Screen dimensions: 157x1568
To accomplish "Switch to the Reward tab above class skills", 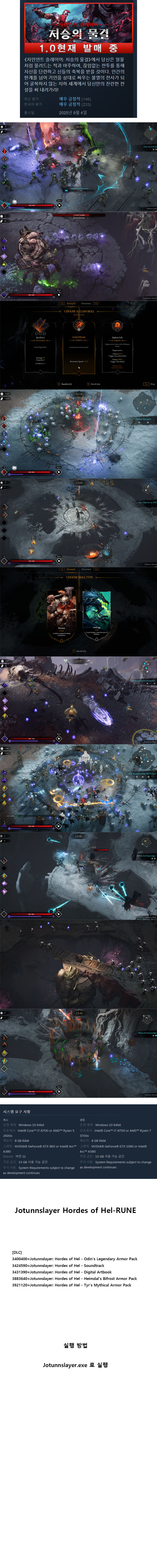I will (71, 303).
